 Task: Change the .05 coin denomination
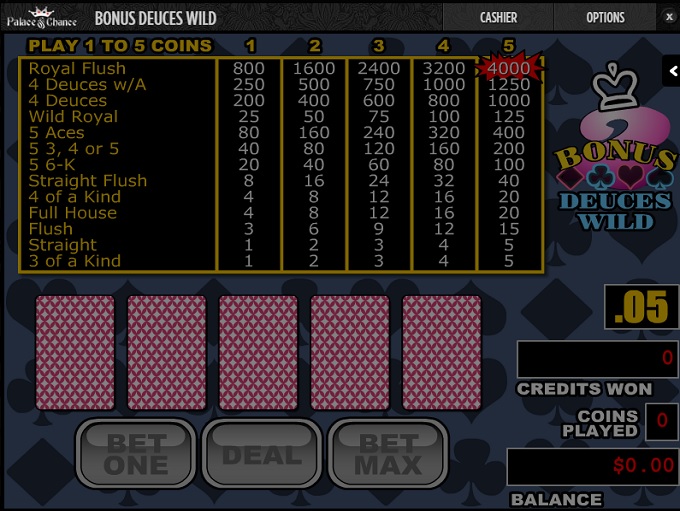click(641, 308)
